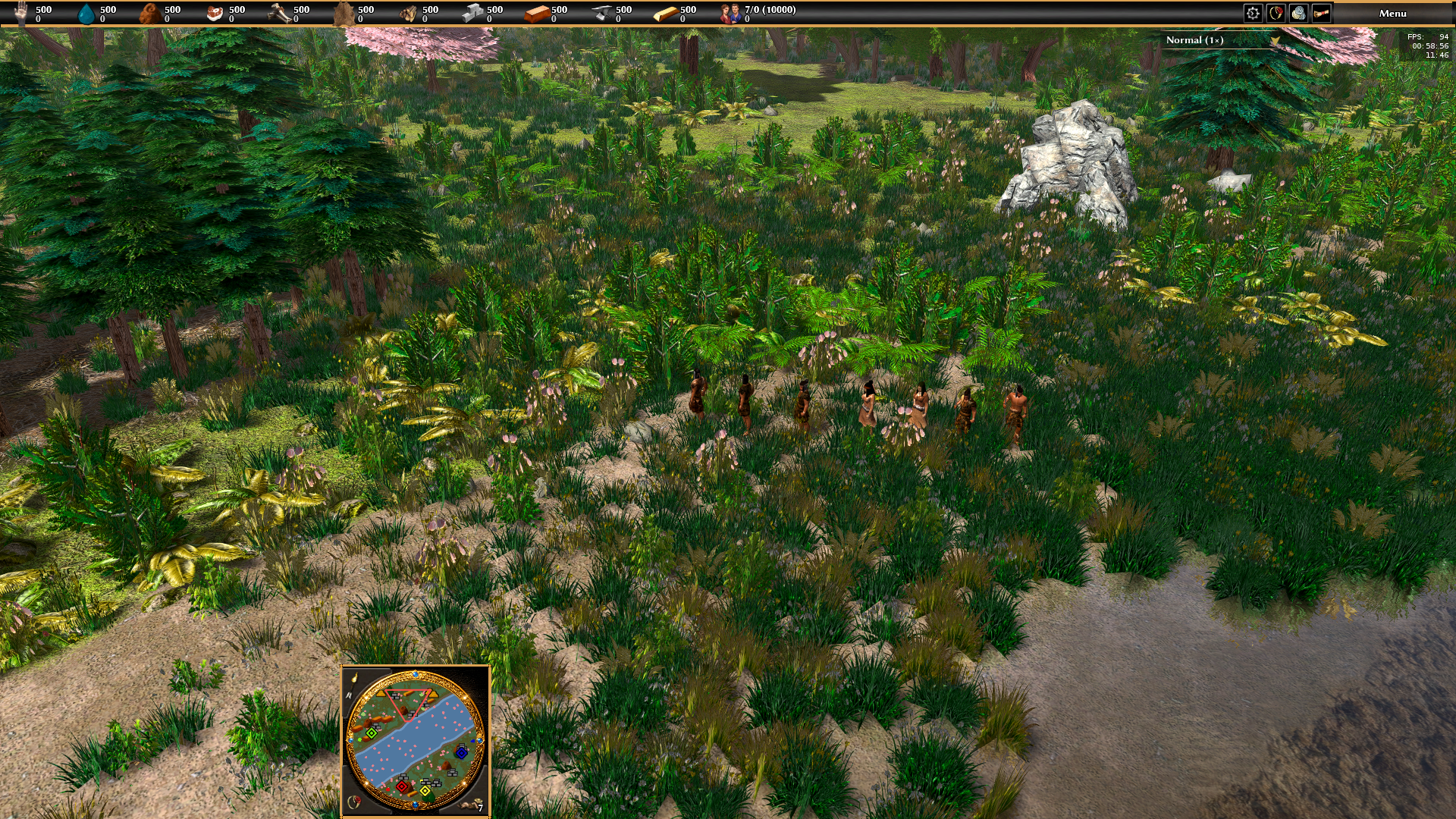Click the gear-shaped icon in the top bar
Viewport: 1456px width, 819px height.
pos(1253,13)
